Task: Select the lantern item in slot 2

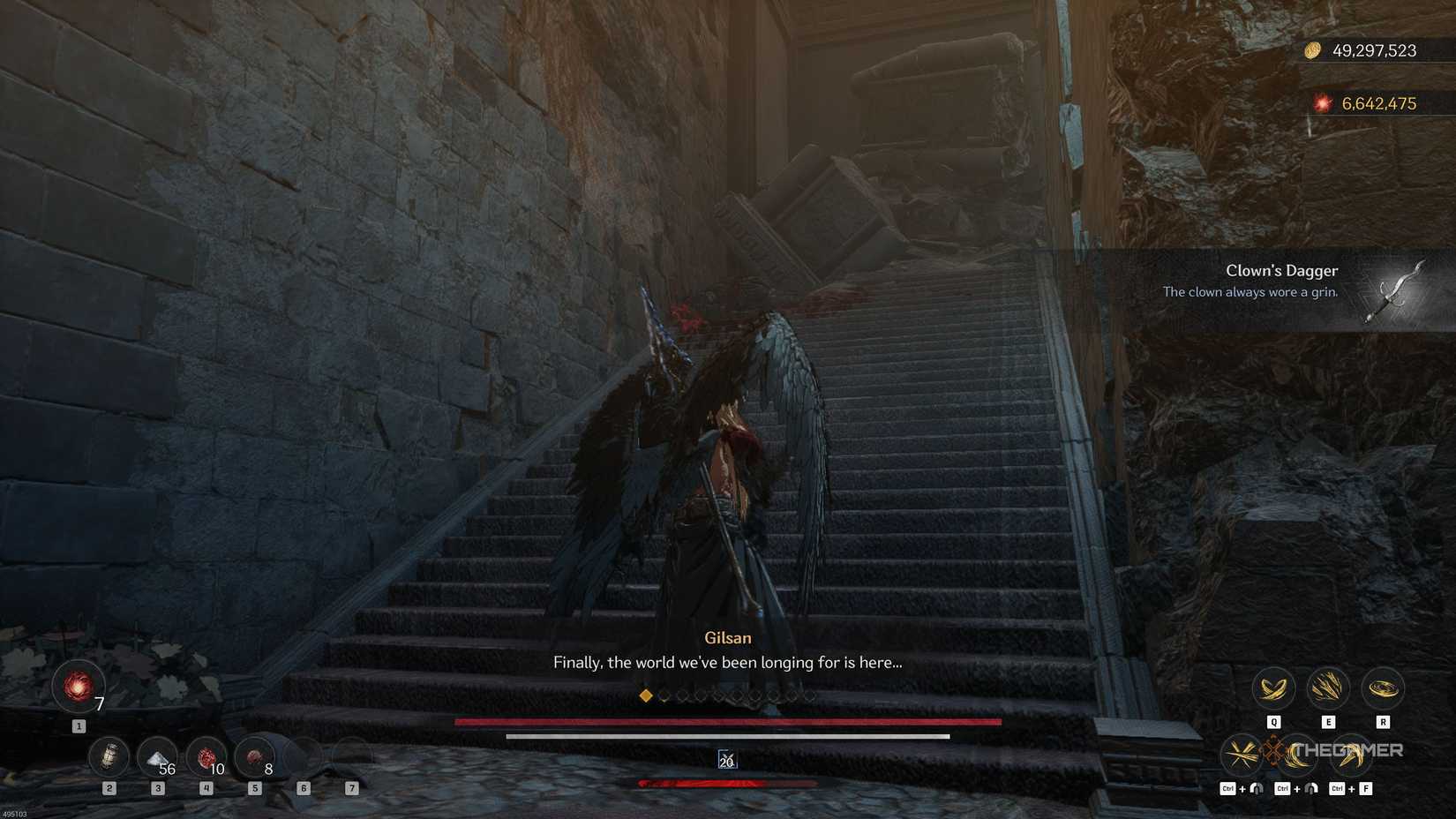Action: pyautogui.click(x=109, y=756)
